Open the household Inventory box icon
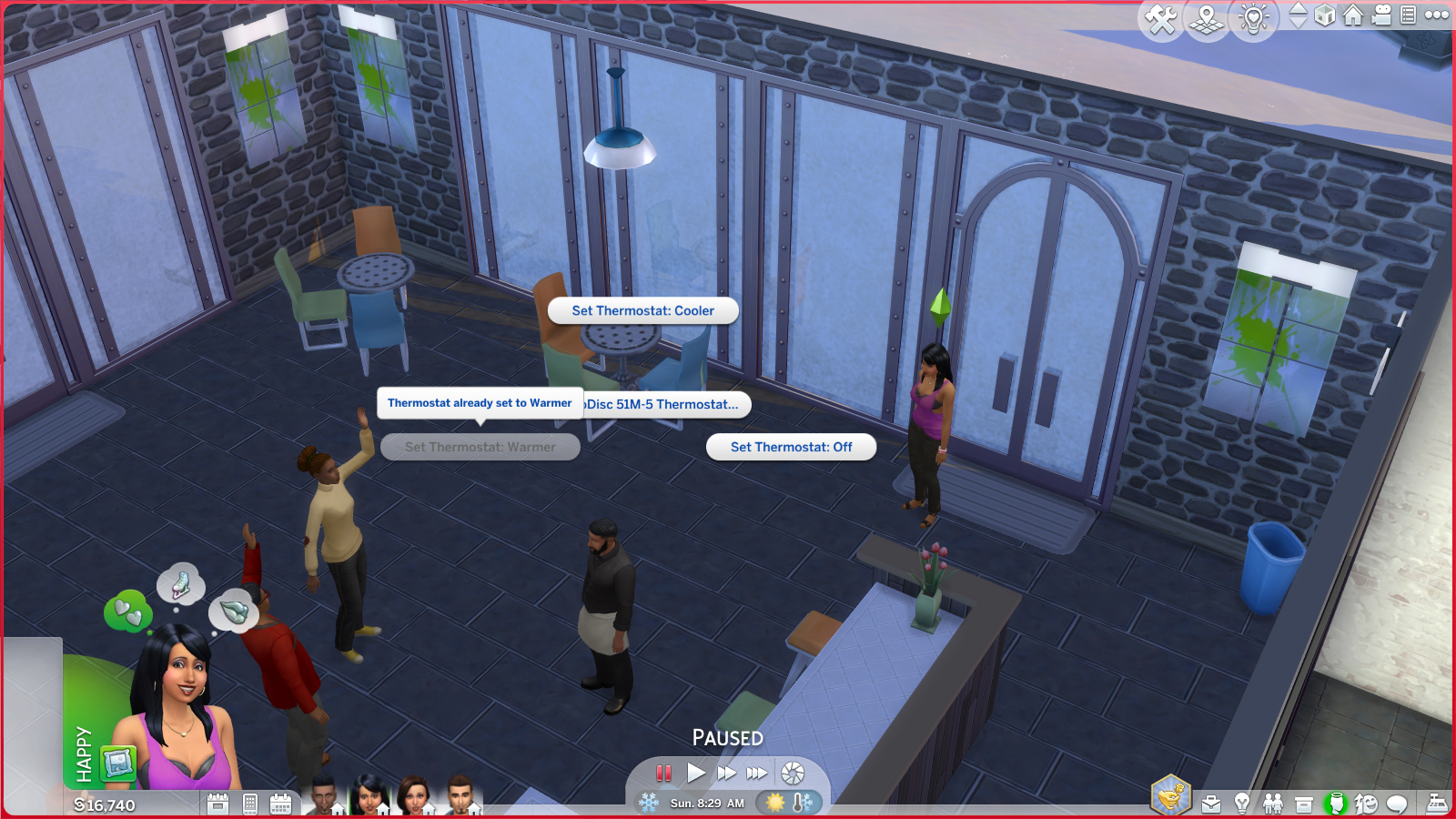Screen dimensions: 1456x819 point(1303,803)
